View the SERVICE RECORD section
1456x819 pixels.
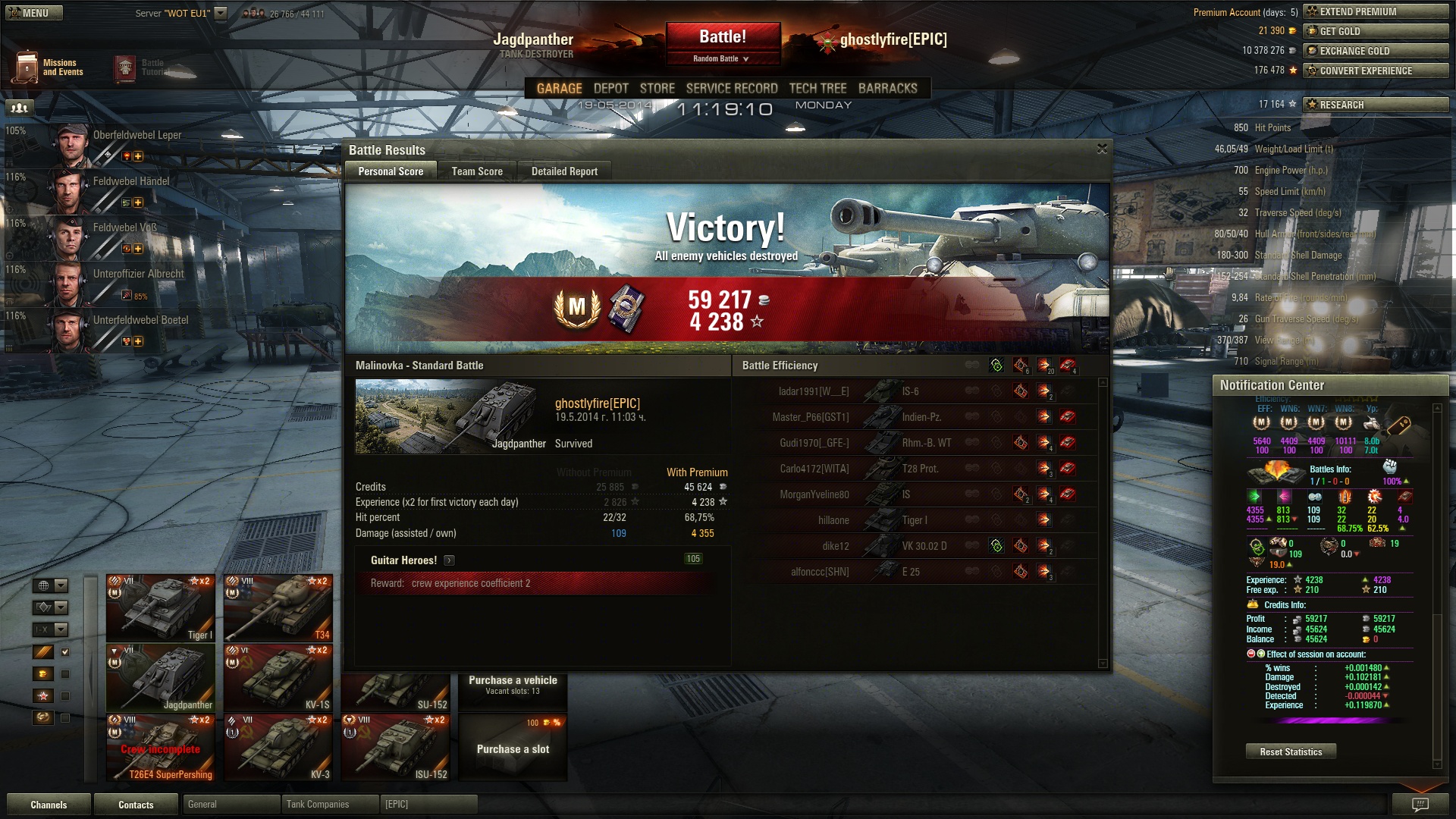(x=732, y=89)
